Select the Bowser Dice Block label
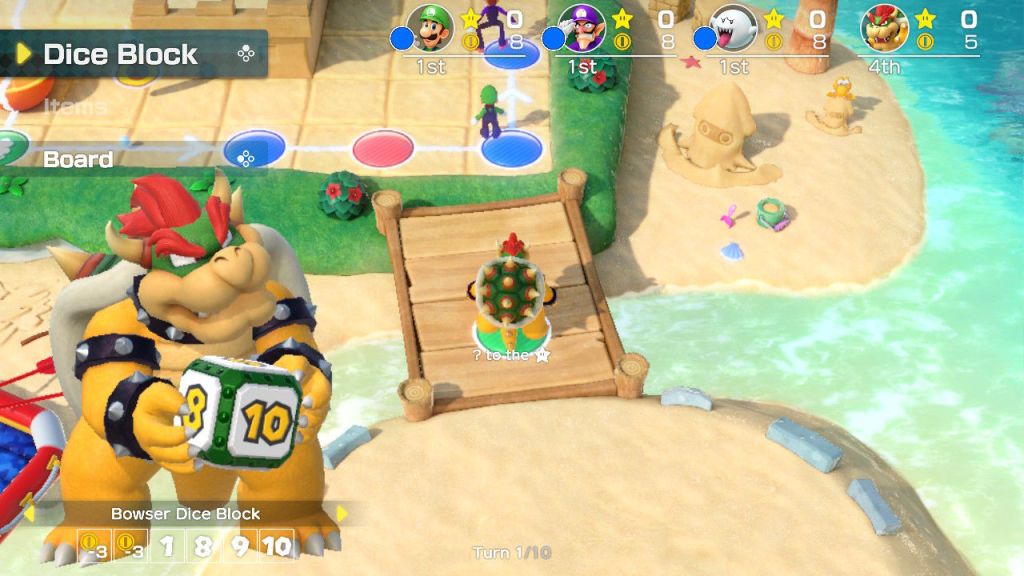 [185, 514]
